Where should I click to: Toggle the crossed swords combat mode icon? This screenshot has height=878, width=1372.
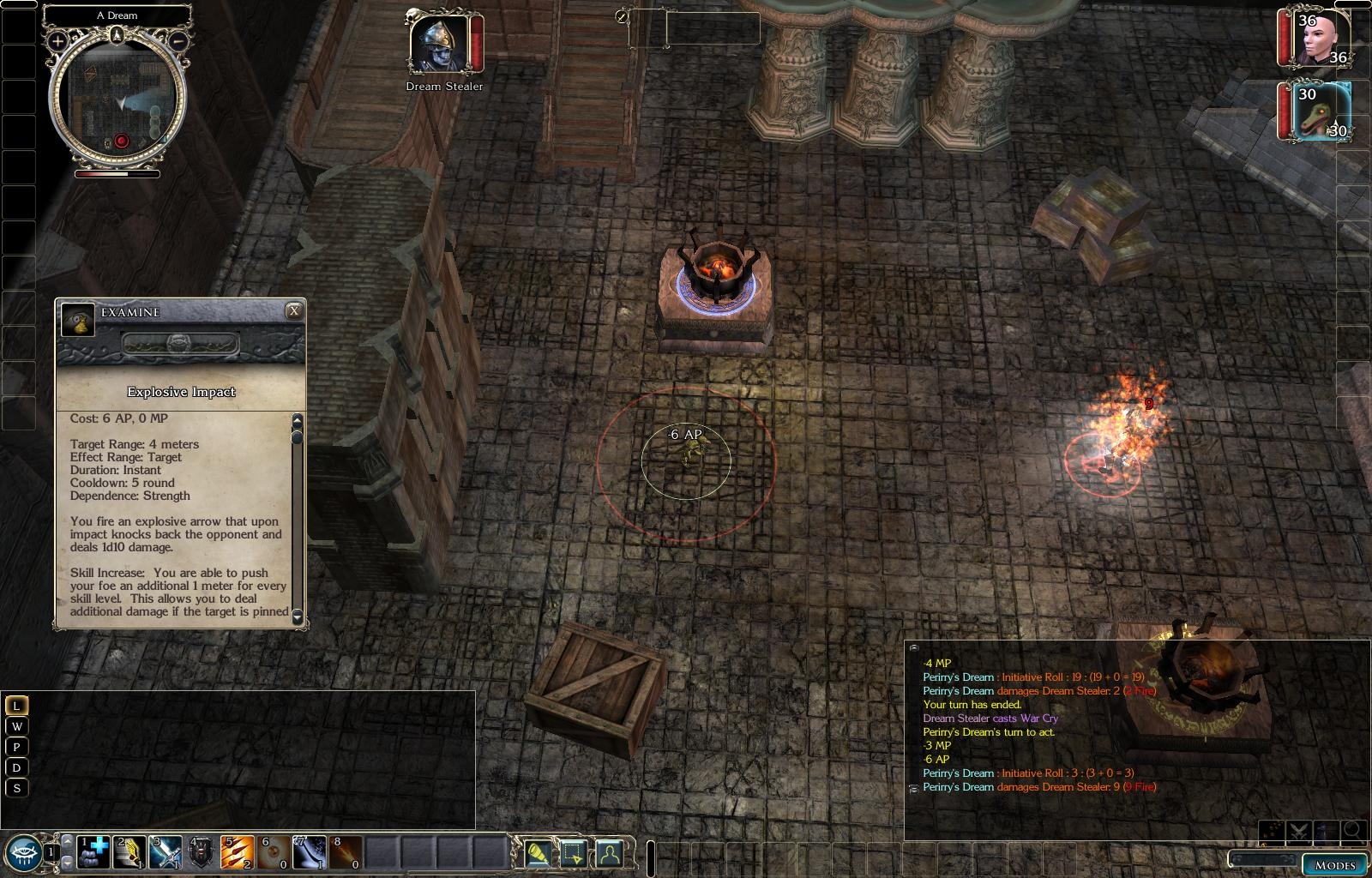tap(1297, 830)
